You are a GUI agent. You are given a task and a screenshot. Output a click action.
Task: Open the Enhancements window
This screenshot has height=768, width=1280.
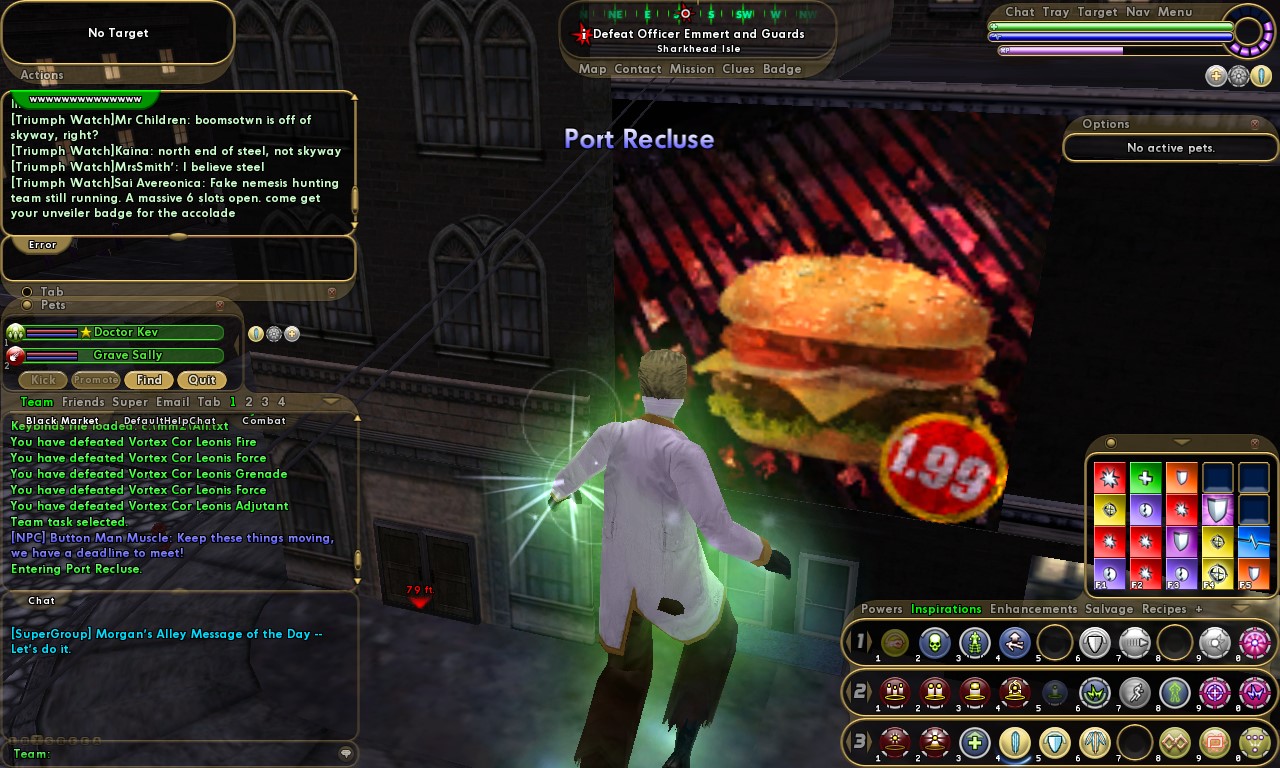pyautogui.click(x=1033, y=609)
